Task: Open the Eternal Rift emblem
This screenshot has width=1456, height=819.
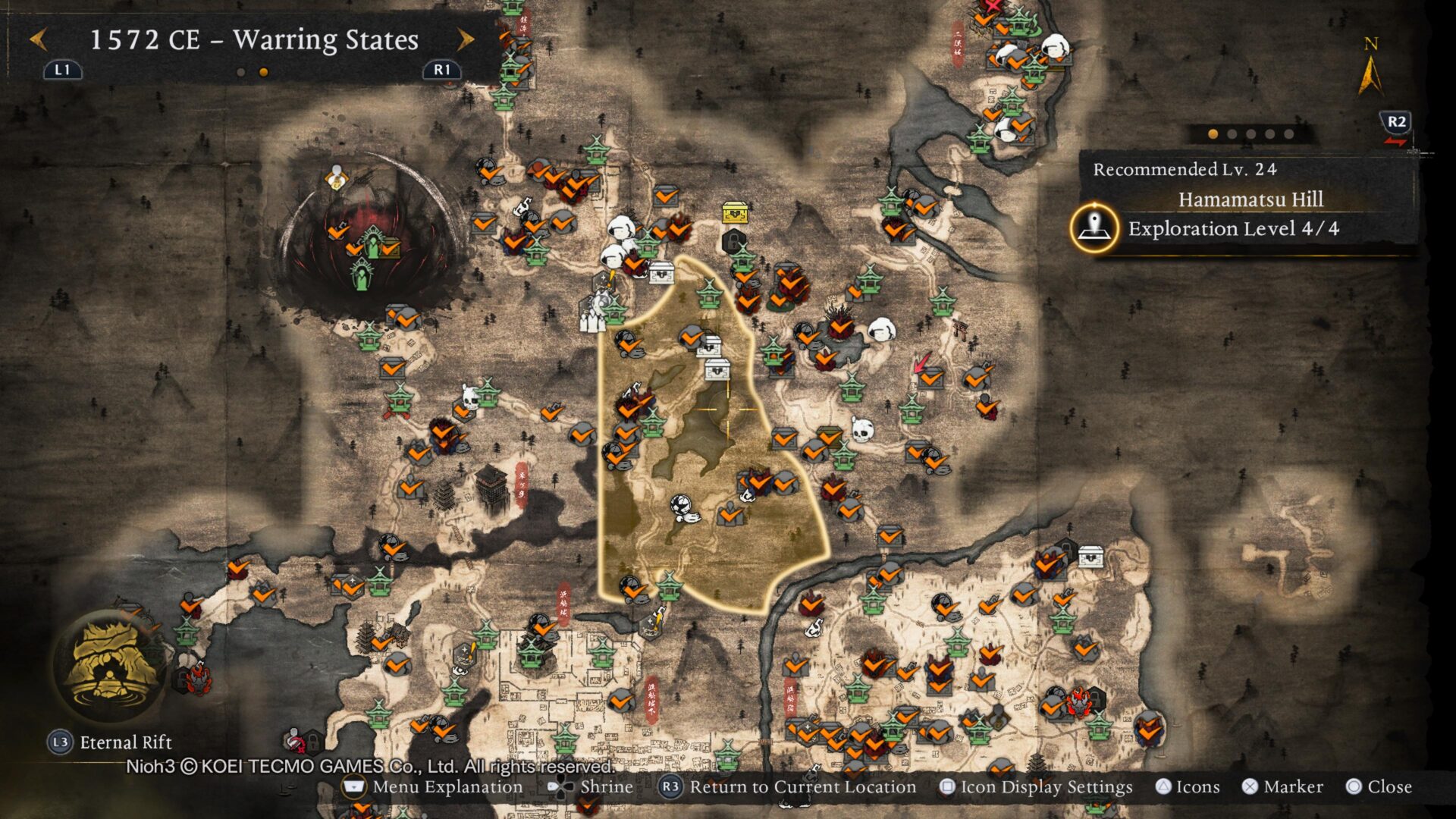Action: point(113,665)
